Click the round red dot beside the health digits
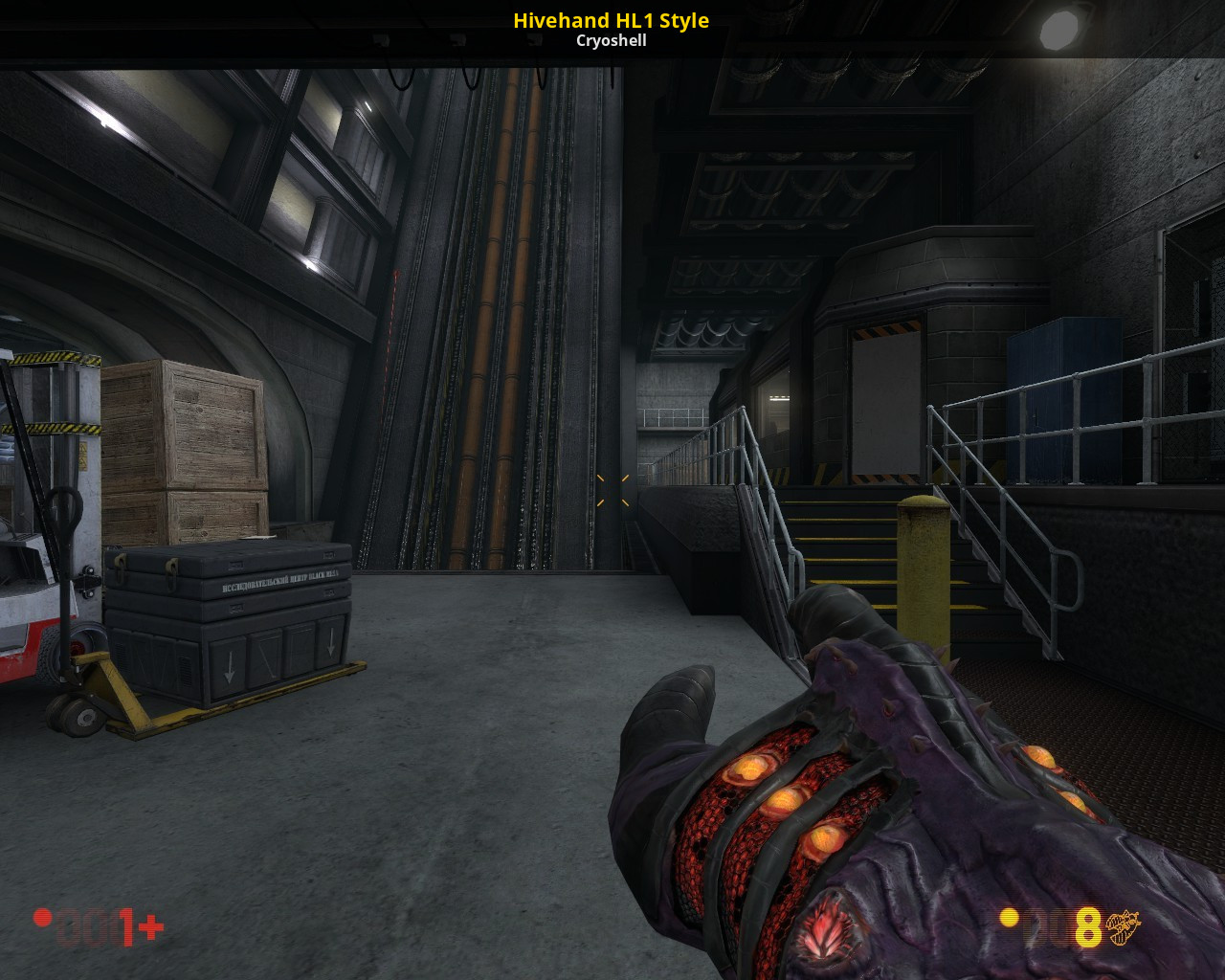 click(x=42, y=917)
